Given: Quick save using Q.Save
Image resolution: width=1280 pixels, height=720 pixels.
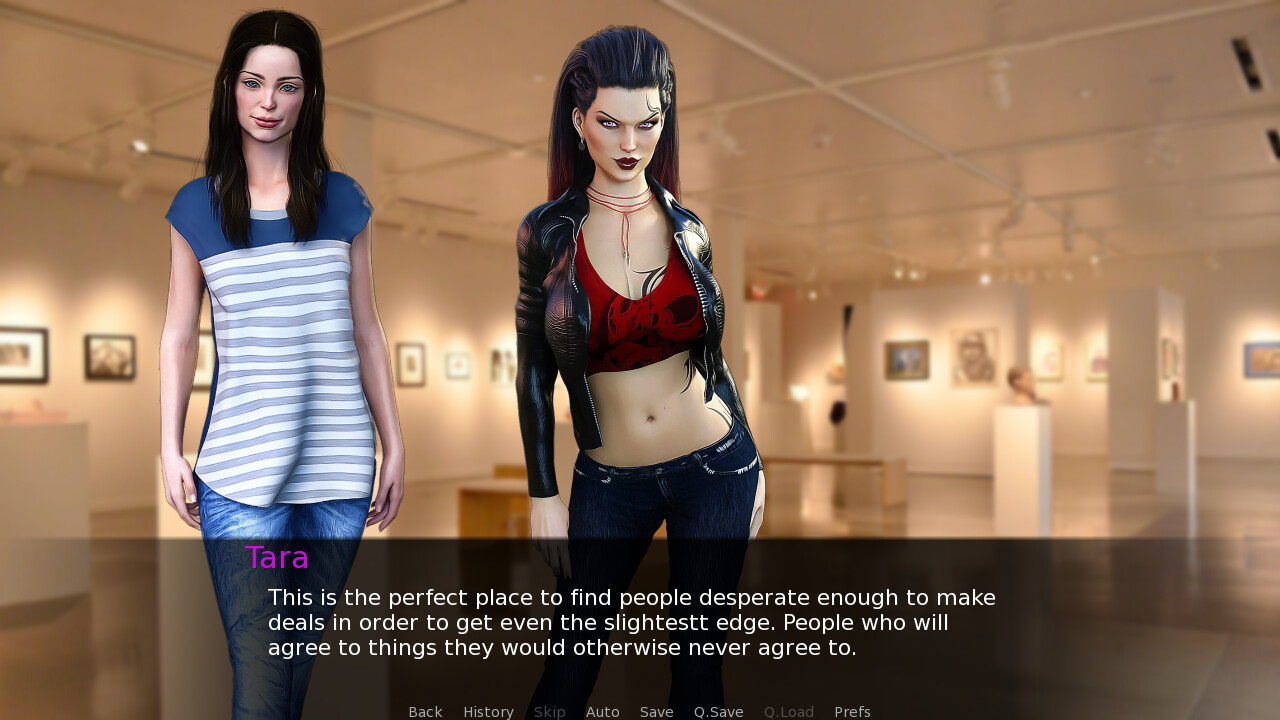Looking at the screenshot, I should tap(718, 712).
